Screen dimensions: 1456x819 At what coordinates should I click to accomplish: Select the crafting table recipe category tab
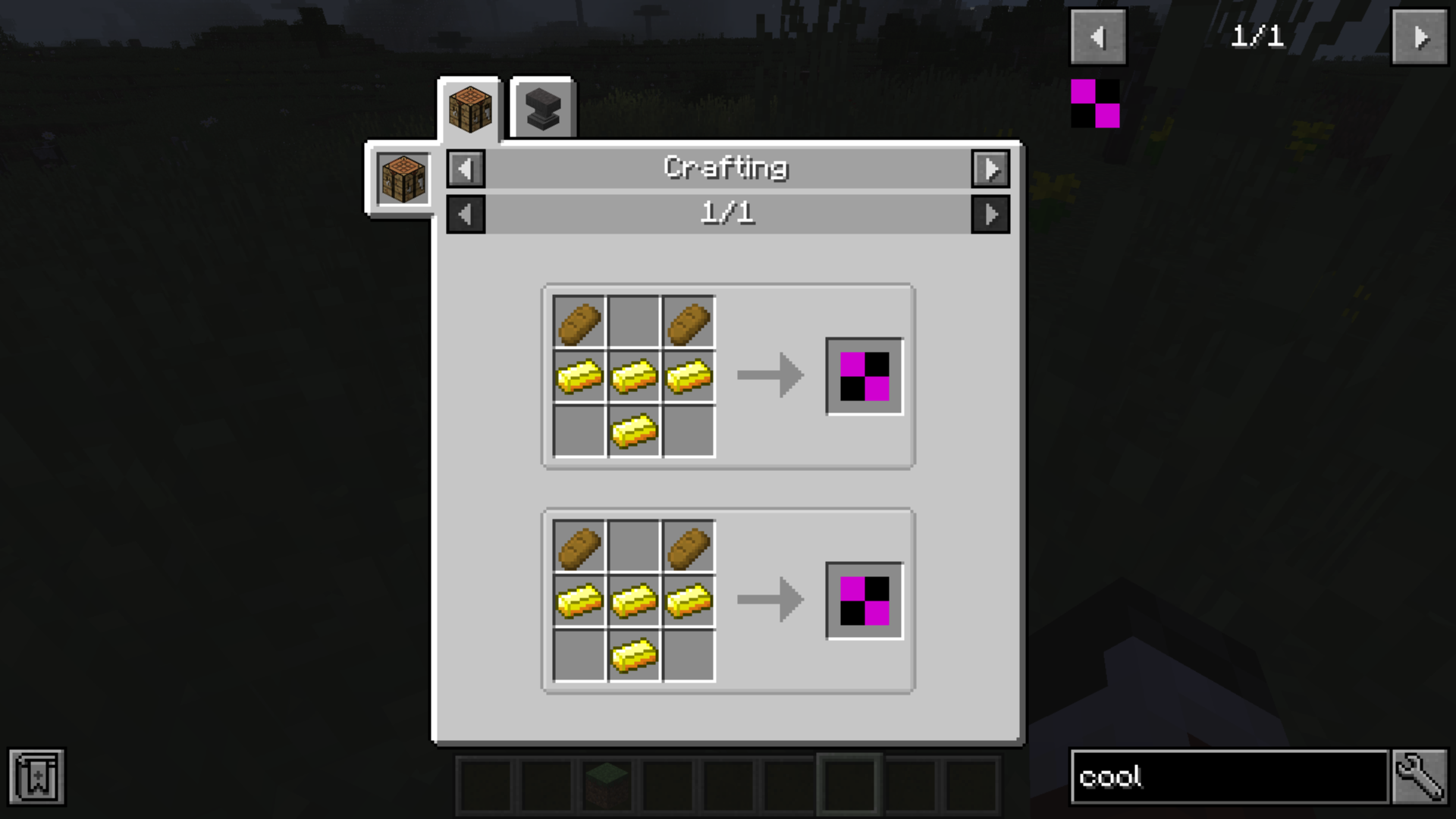[469, 106]
